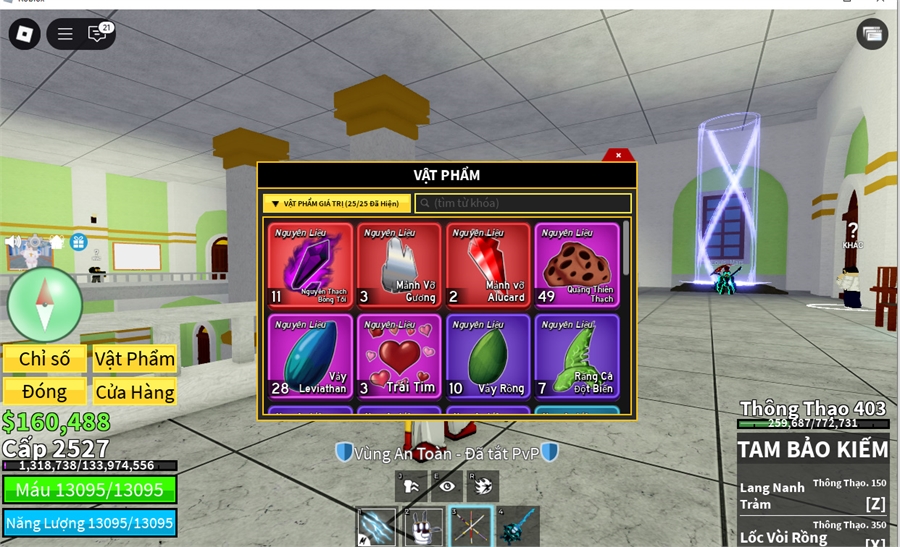The width and height of the screenshot is (900, 547).
Task: Select the Vảy Leviathan item
Action: [x=310, y=356]
